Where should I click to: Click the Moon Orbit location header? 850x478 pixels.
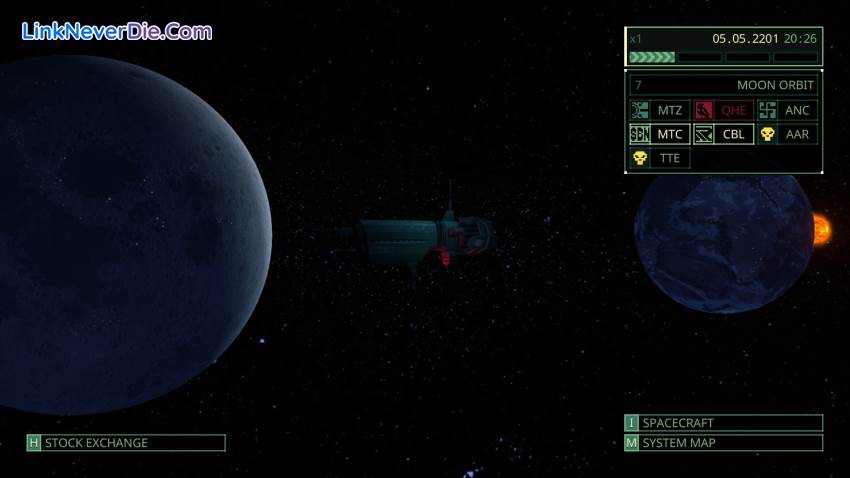pos(724,85)
